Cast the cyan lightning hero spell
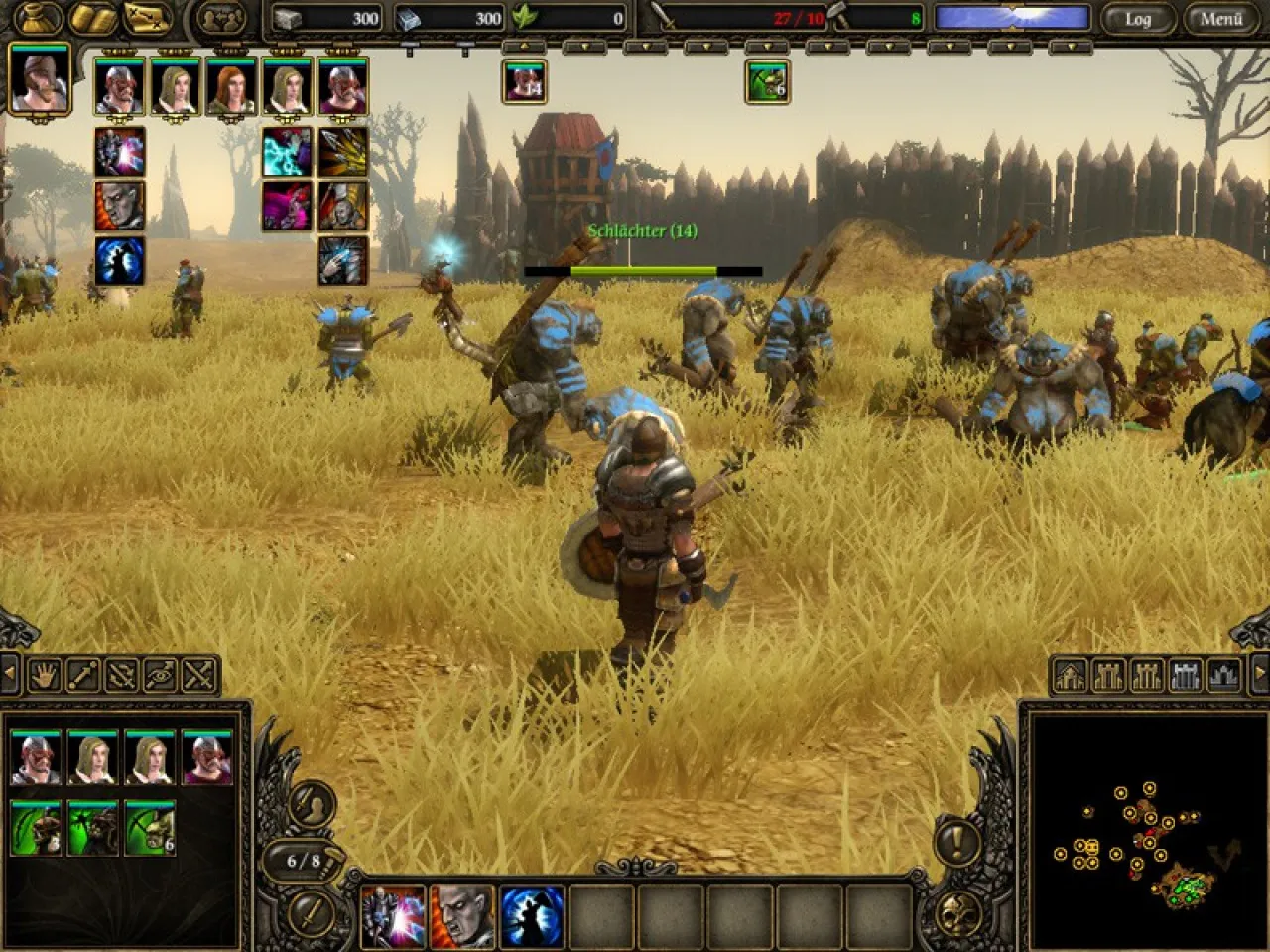The image size is (1270, 952). 287,152
